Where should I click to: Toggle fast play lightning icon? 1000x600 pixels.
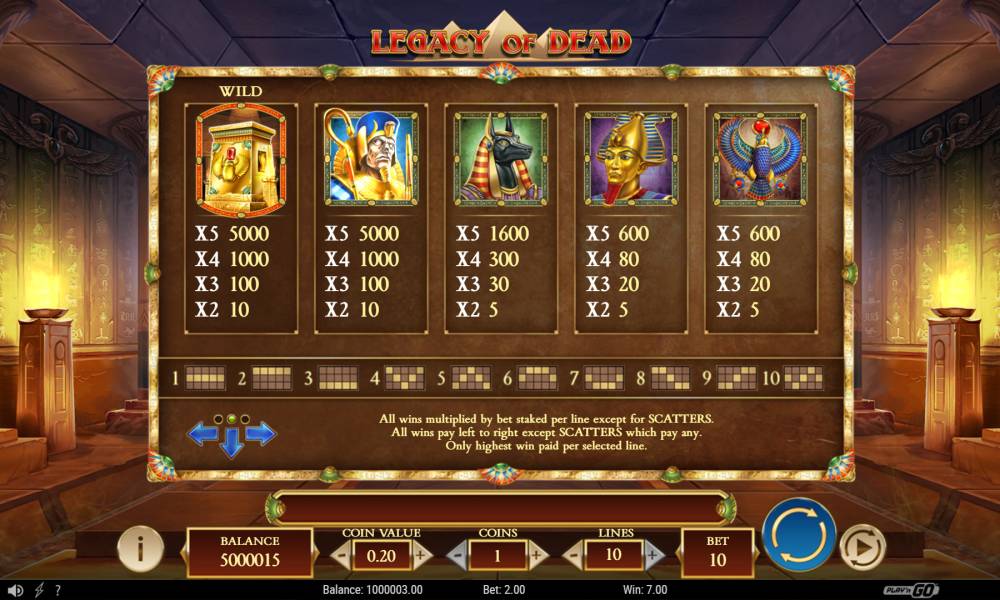coord(39,590)
